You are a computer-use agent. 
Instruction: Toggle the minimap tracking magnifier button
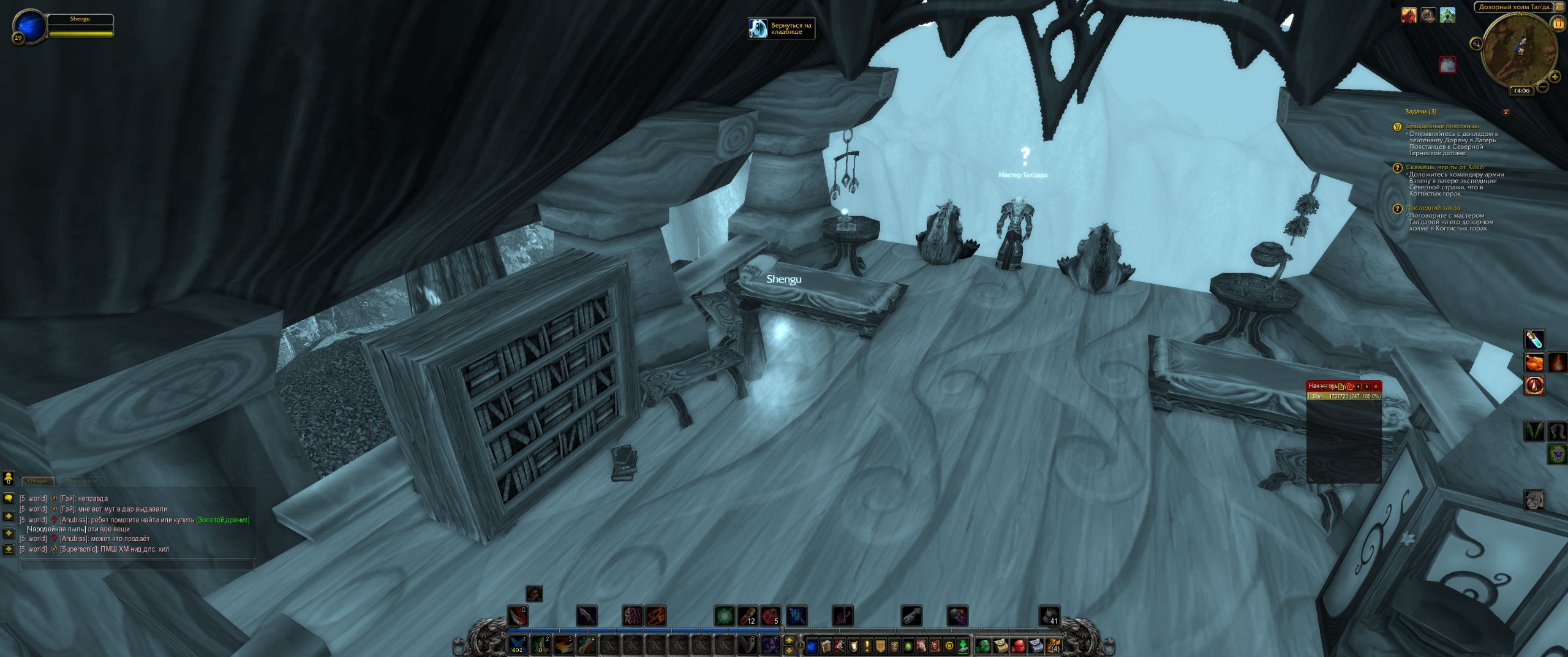[x=1476, y=44]
